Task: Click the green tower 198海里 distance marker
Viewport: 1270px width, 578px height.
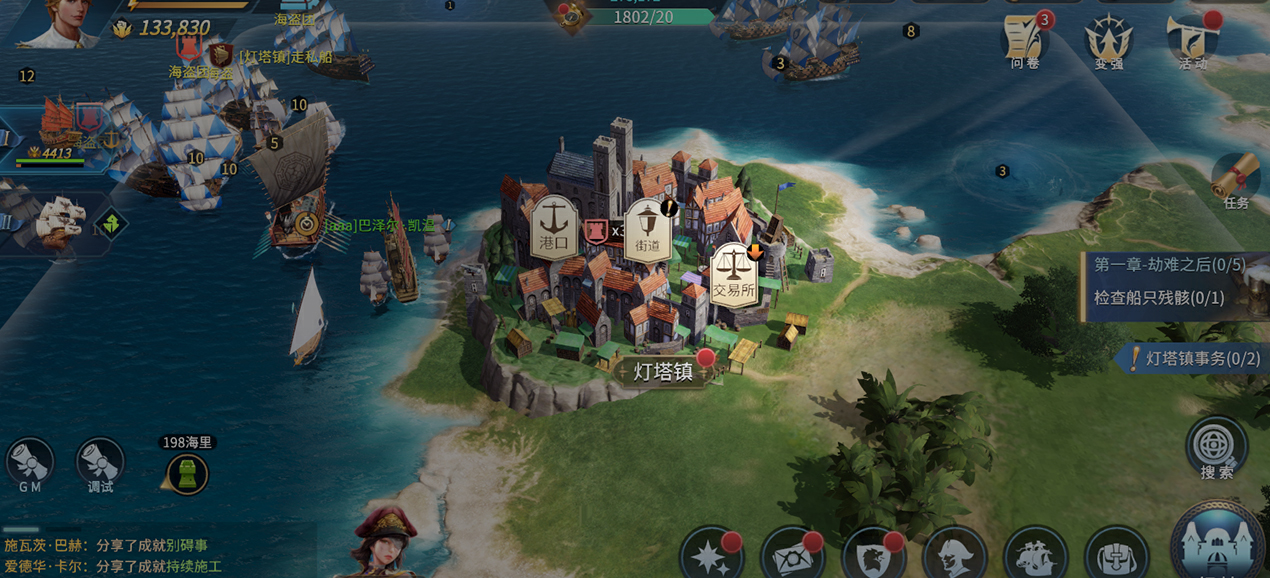Action: point(187,473)
